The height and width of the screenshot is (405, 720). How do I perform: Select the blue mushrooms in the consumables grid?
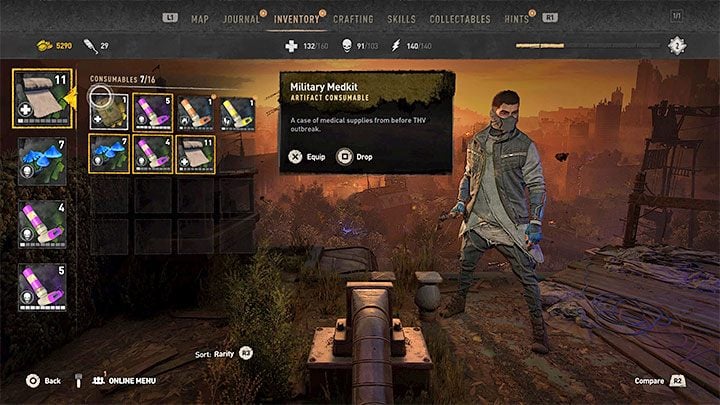tap(109, 154)
